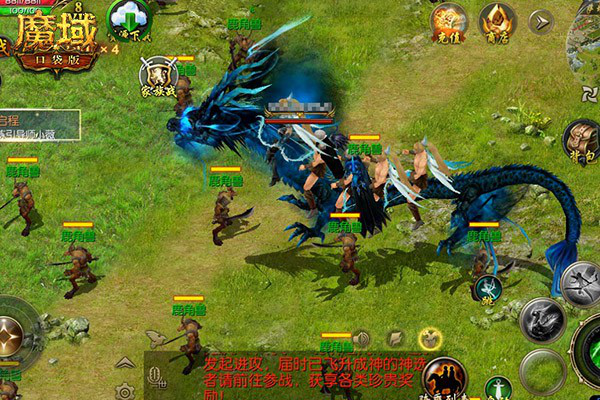Open the 充值 recharge menu
The image size is (600, 400).
pyautogui.click(x=449, y=21)
